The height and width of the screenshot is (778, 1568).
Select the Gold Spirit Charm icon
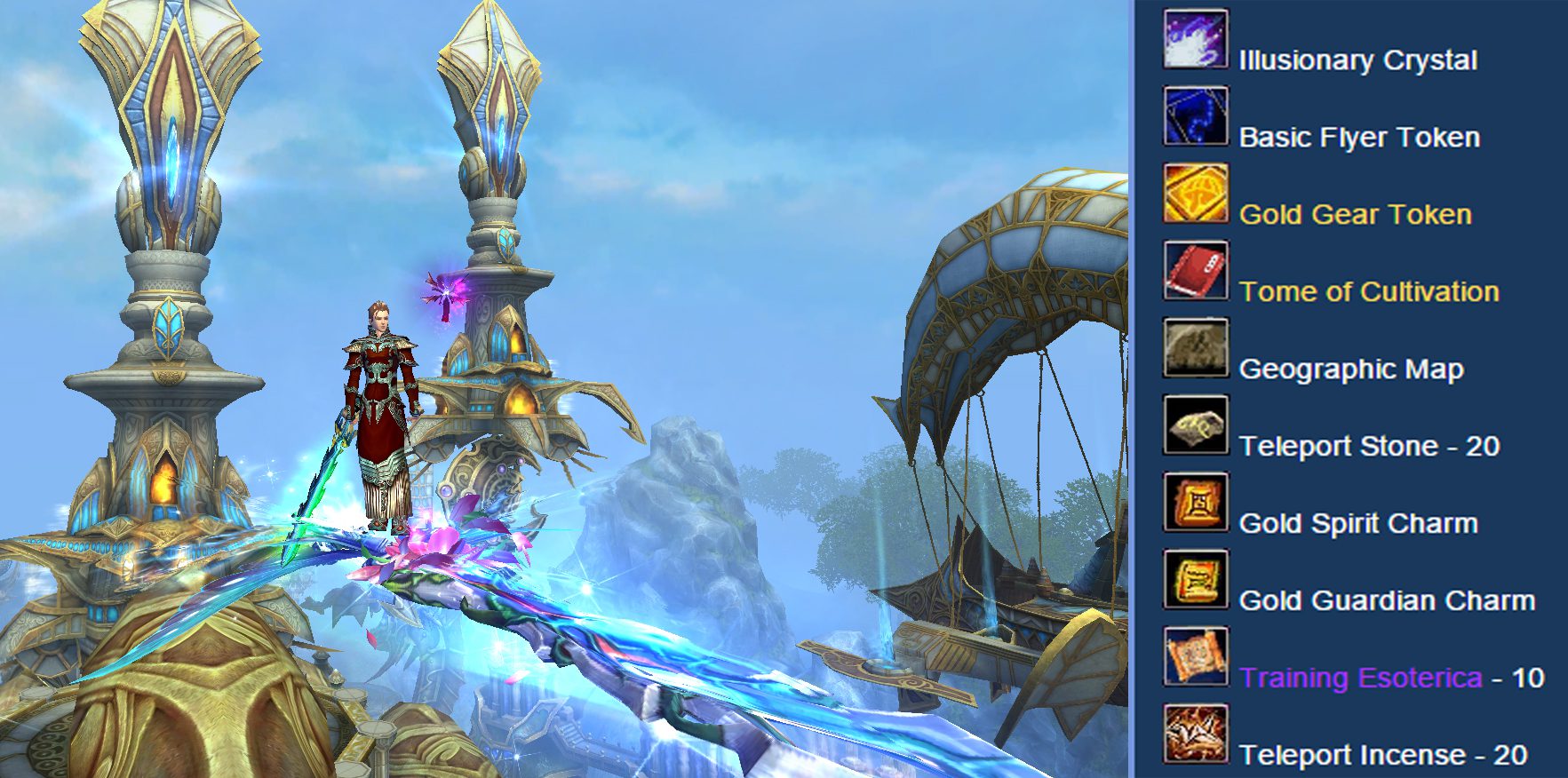pos(1196,503)
